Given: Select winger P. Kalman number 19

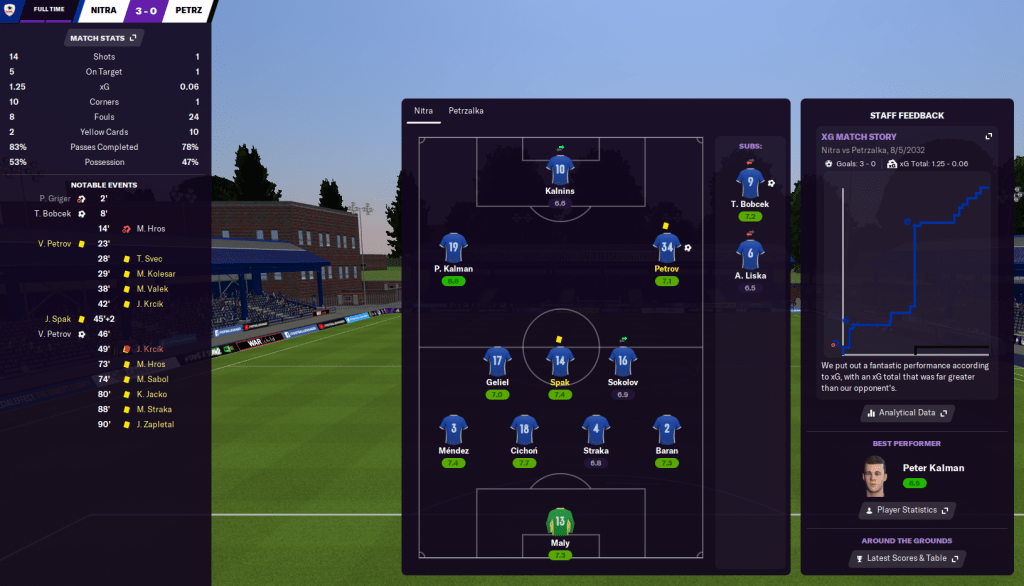Looking at the screenshot, I should pyautogui.click(x=453, y=248).
